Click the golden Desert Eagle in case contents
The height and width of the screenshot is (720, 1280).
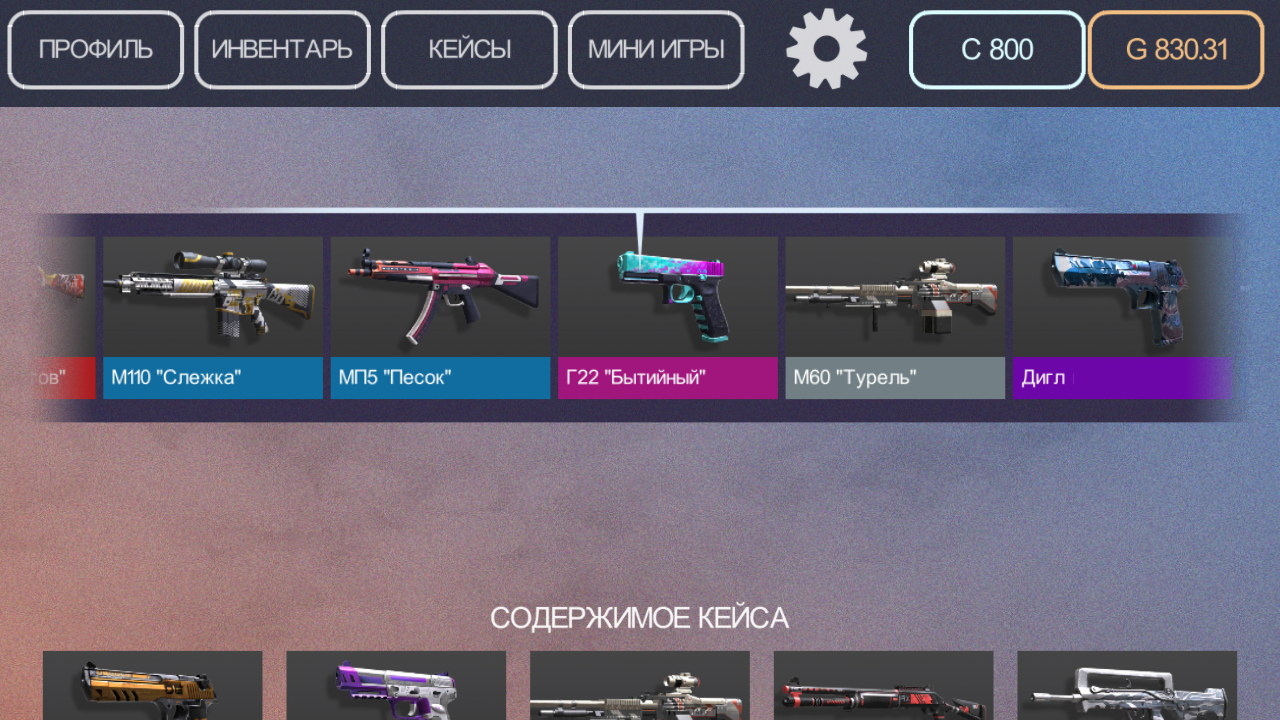[152, 690]
